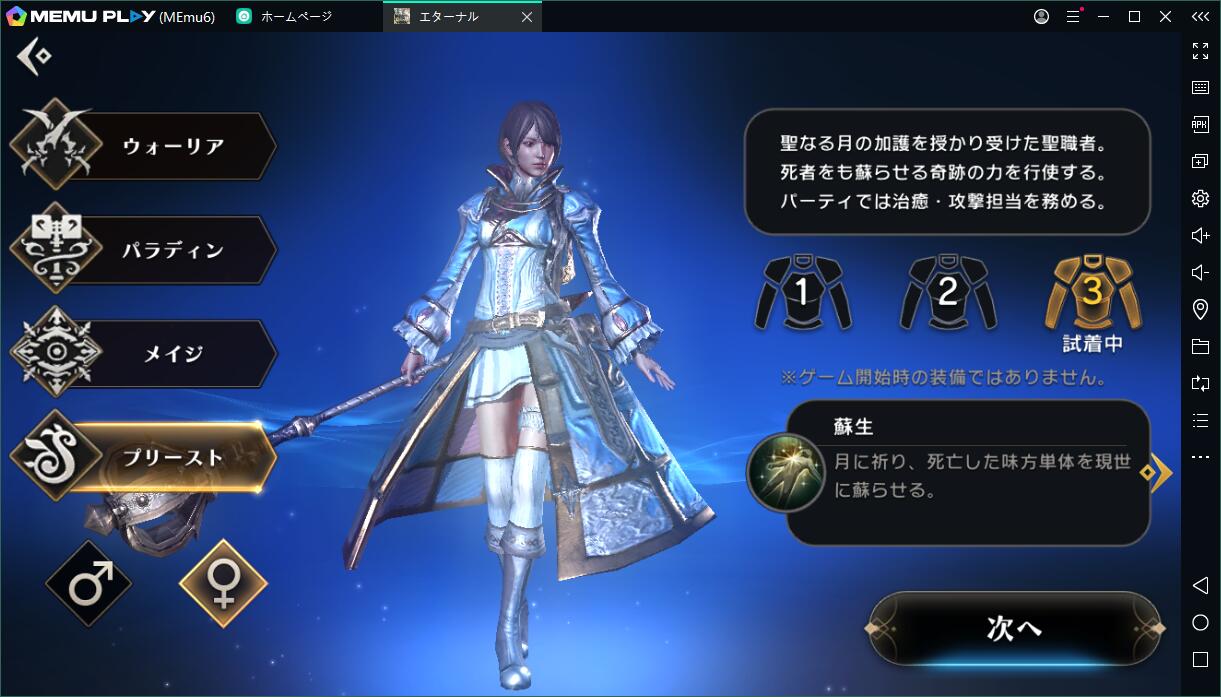Show the next skill with the gold arrow

coord(1160,472)
